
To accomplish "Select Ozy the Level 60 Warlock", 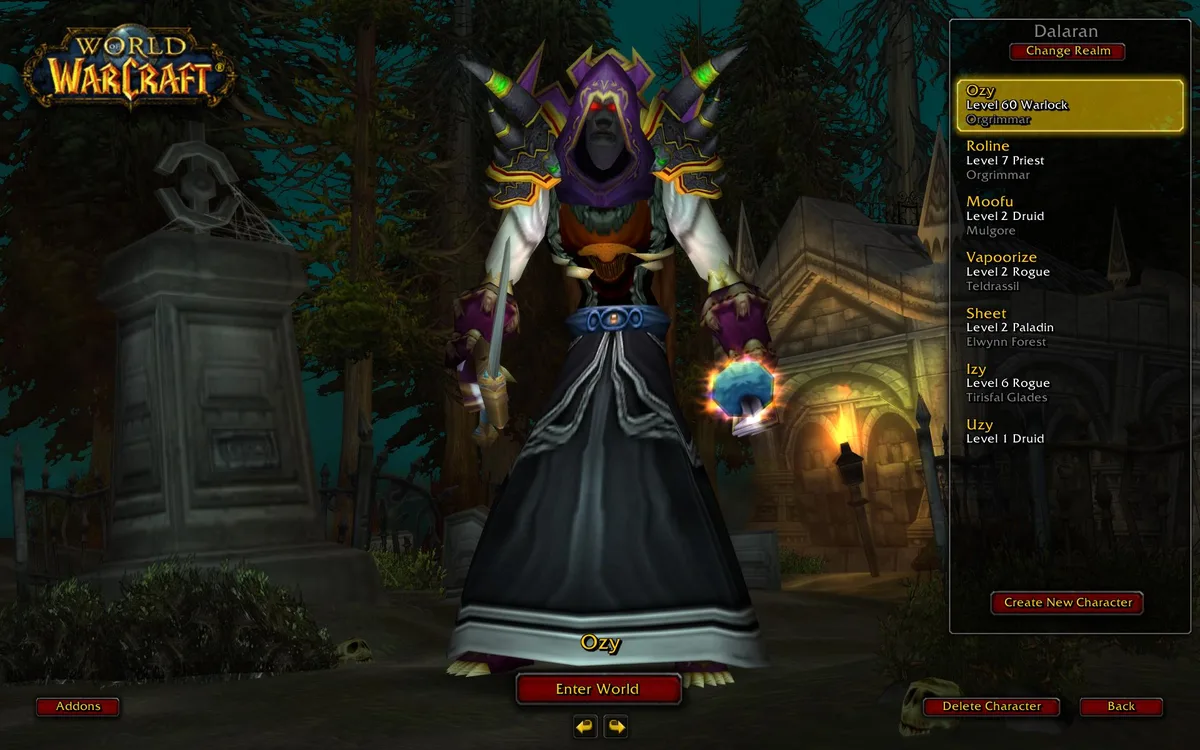I will click(1069, 105).
